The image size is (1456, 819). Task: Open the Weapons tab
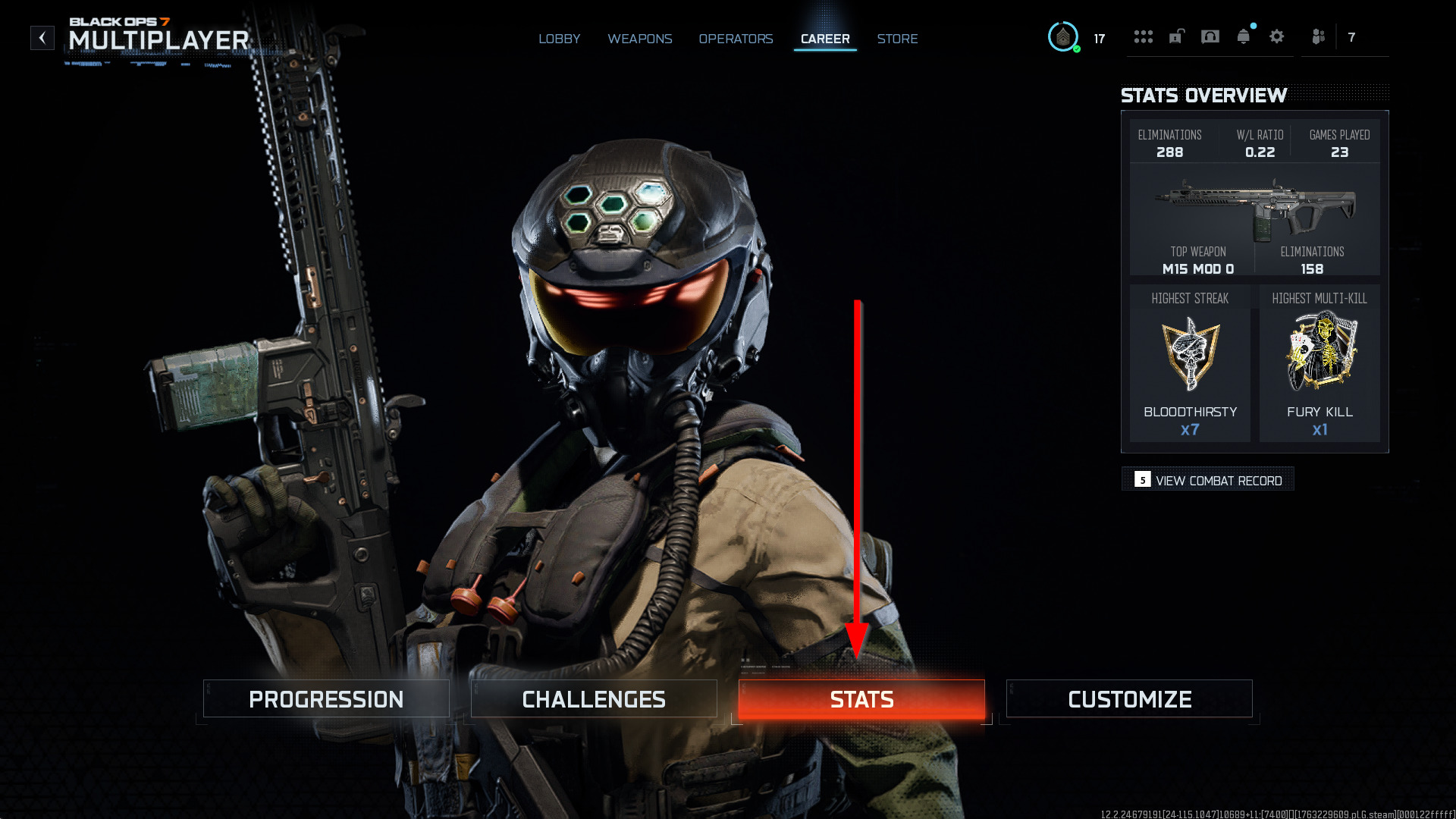(639, 39)
